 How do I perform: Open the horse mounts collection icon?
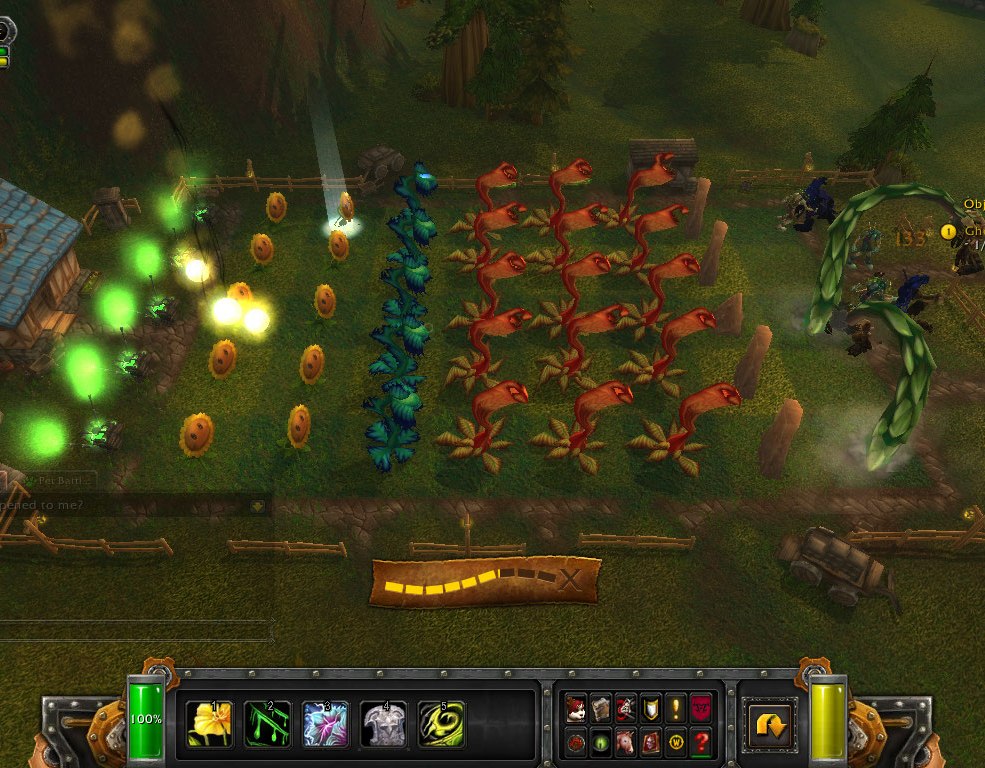coord(625,743)
